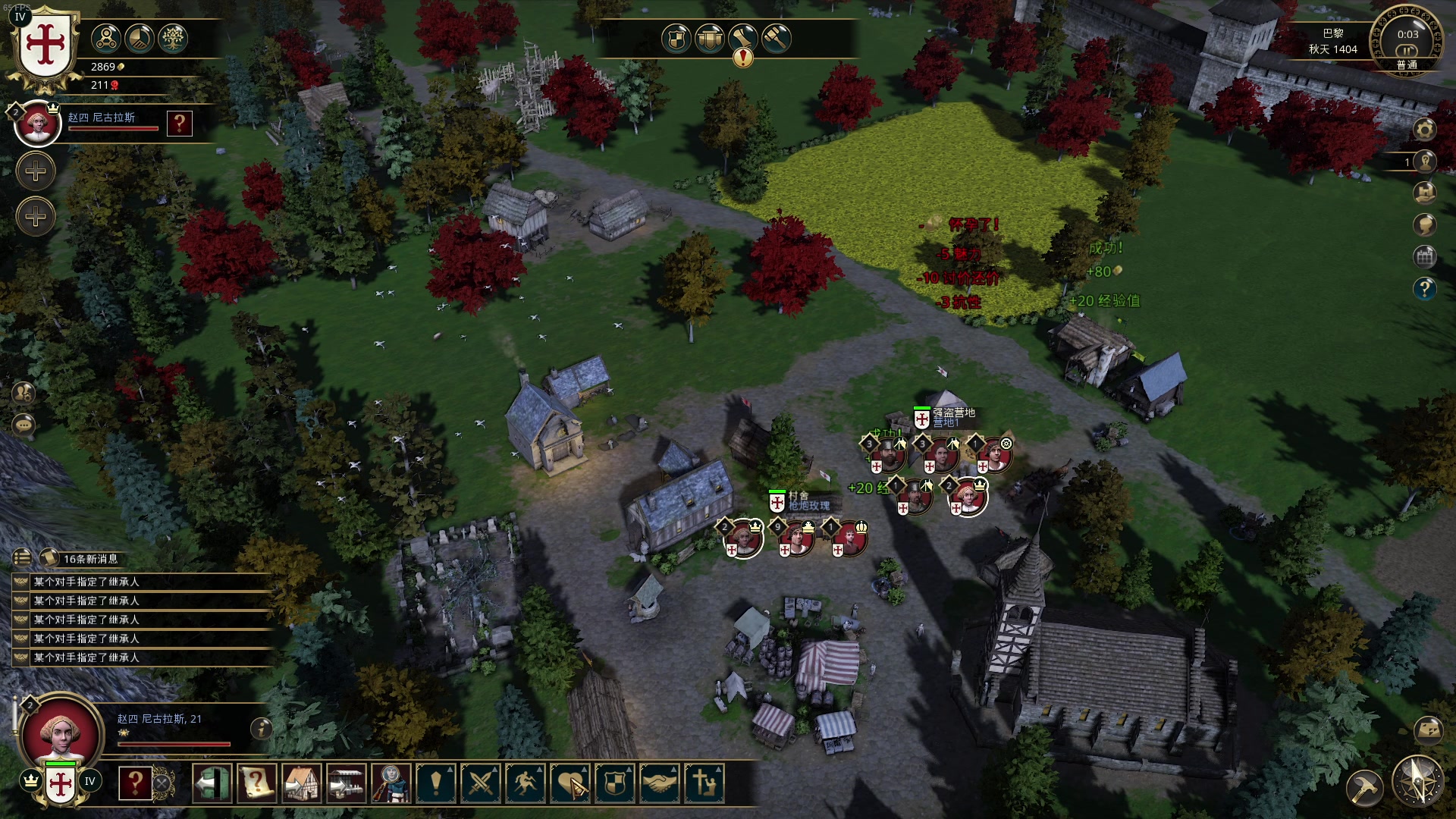Activate the crossed swords combat action
Screen dimensions: 1456x819
tap(481, 783)
